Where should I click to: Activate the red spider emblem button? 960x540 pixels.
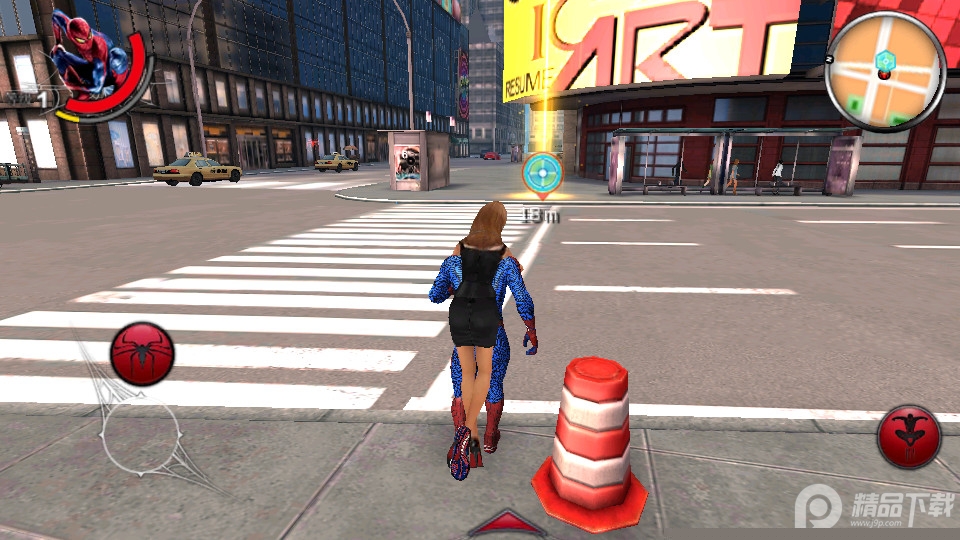(x=143, y=354)
